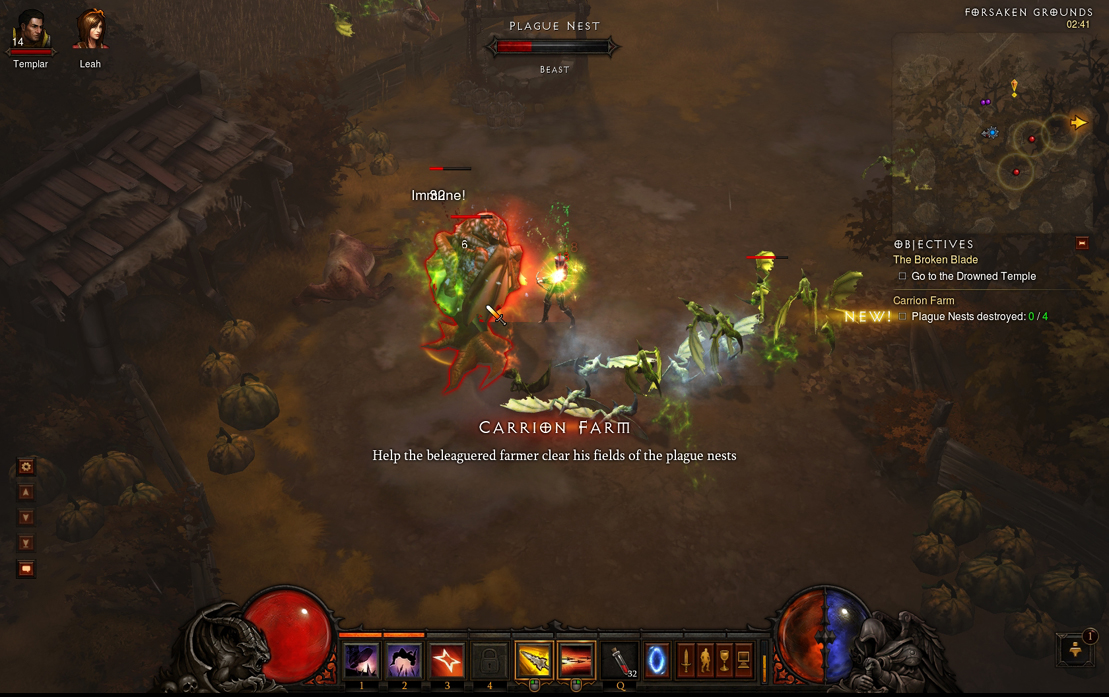This screenshot has width=1109, height=697.
Task: Click the locked skill slot 4
Action: pos(490,661)
